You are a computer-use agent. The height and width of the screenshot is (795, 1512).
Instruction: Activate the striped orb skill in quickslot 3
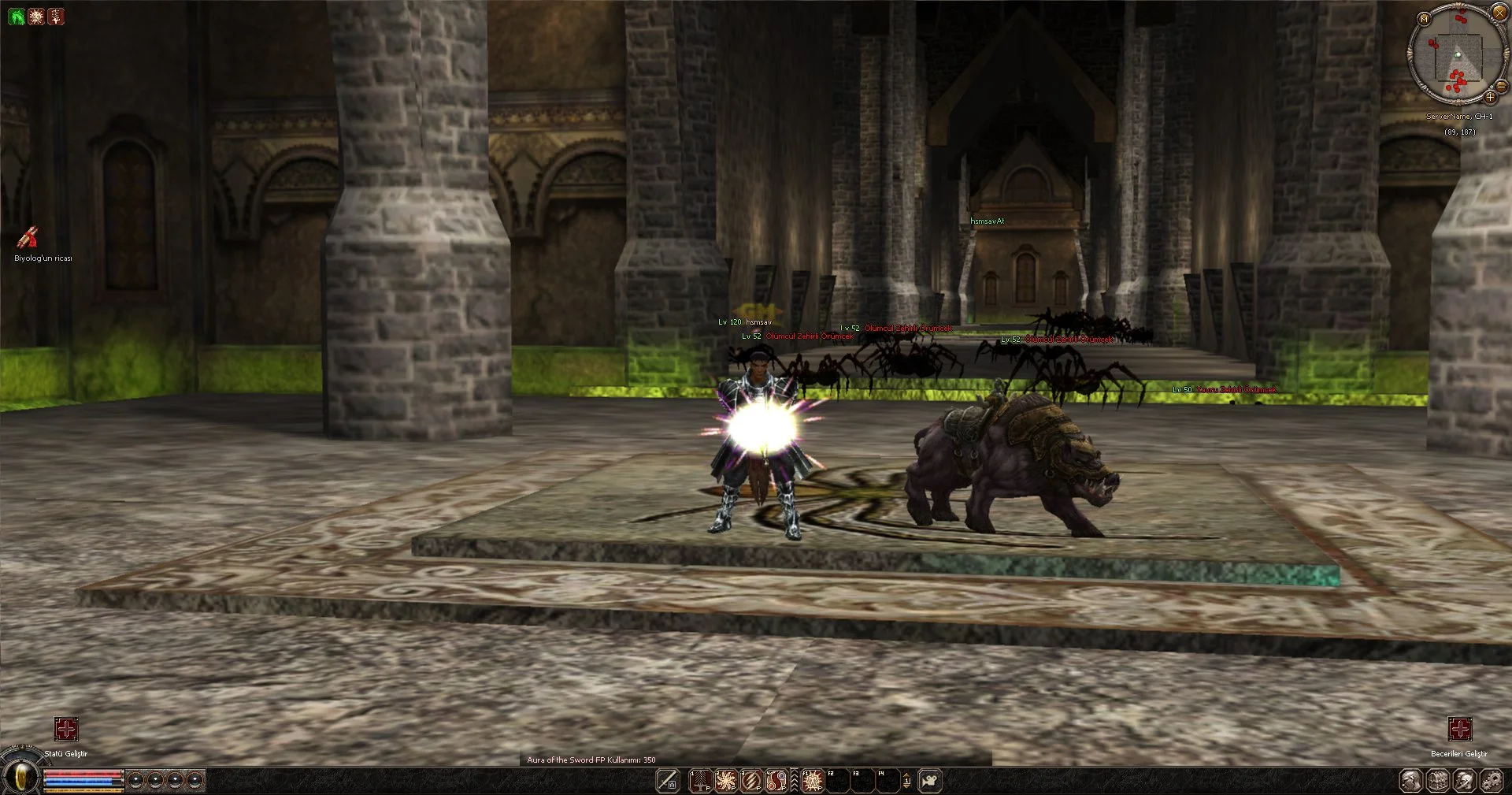pyautogui.click(x=751, y=781)
